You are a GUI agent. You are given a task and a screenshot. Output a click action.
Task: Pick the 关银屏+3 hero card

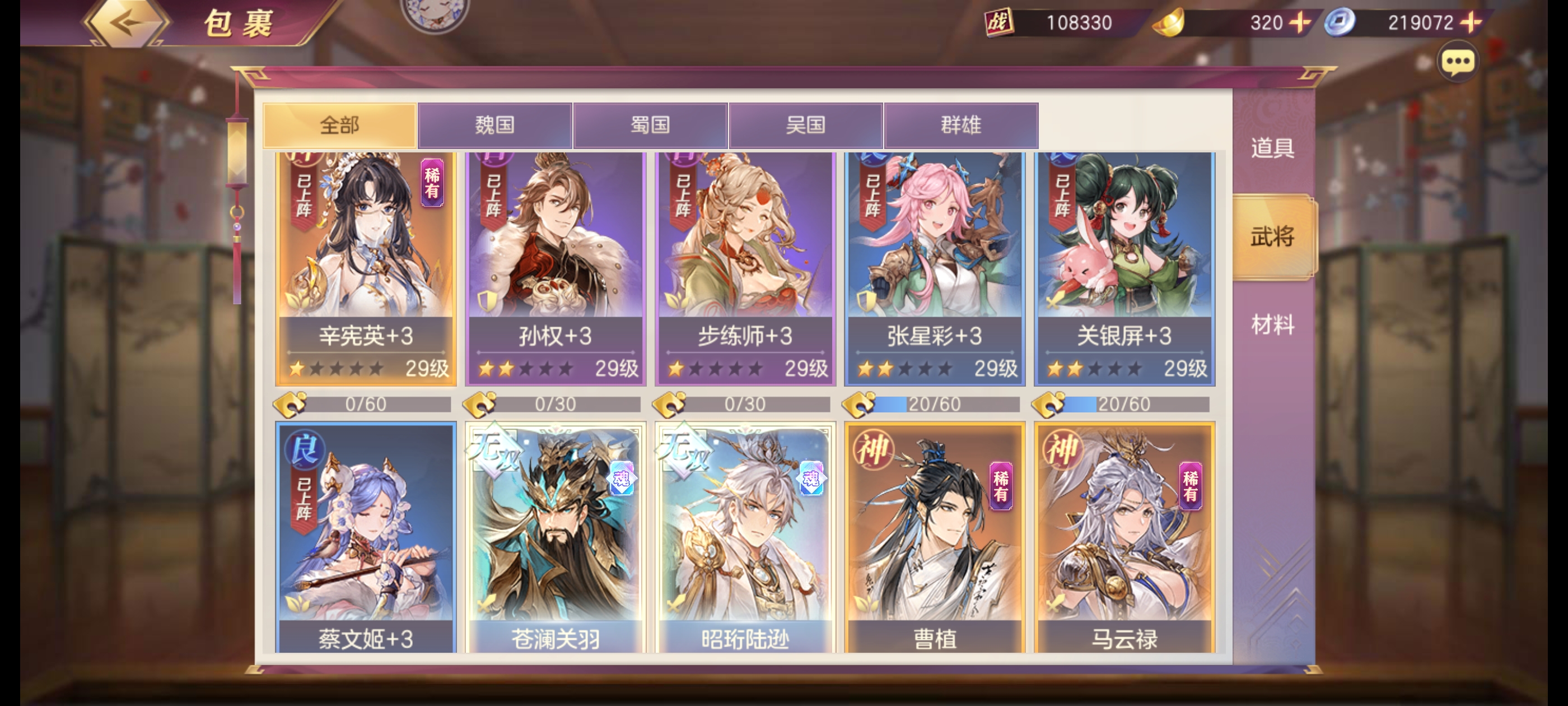point(1124,268)
